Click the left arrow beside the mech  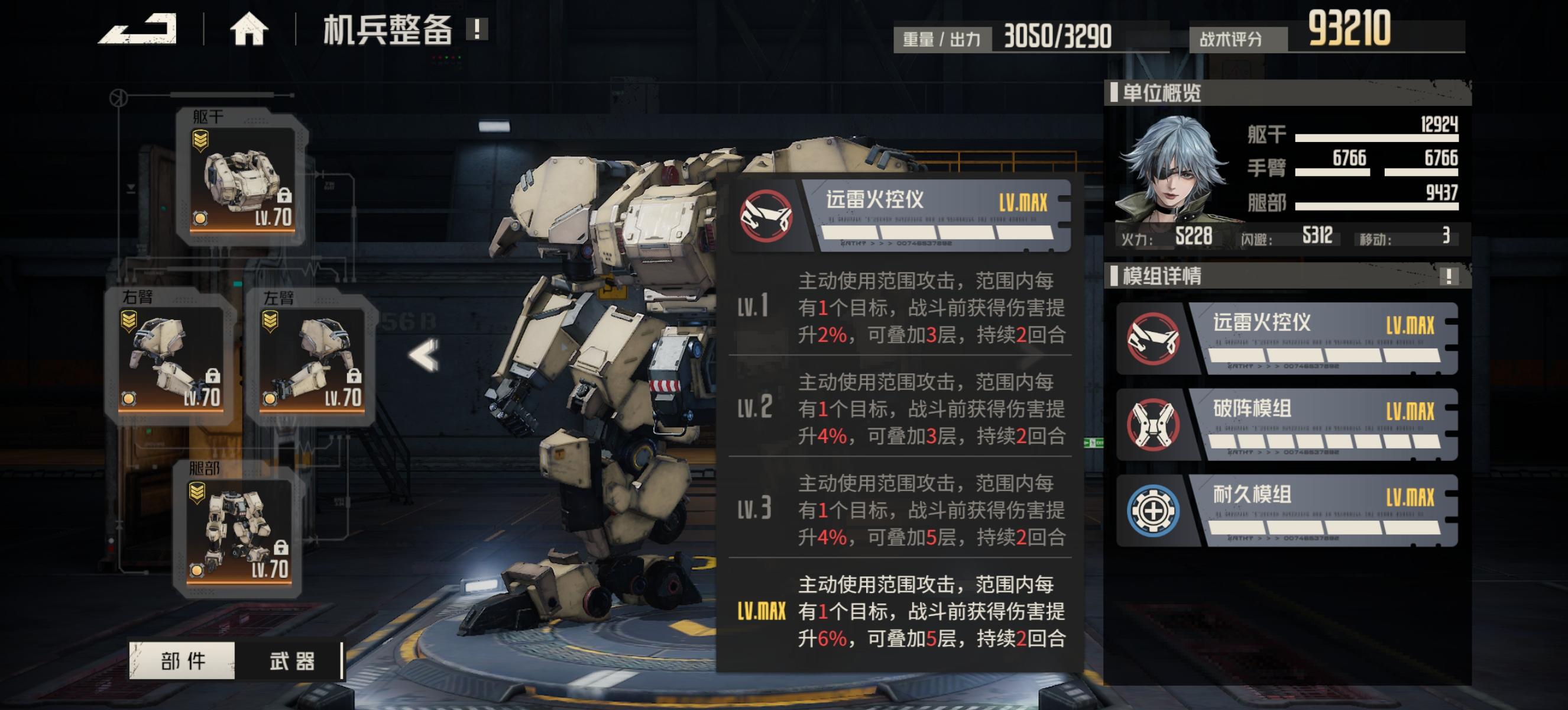click(x=425, y=356)
